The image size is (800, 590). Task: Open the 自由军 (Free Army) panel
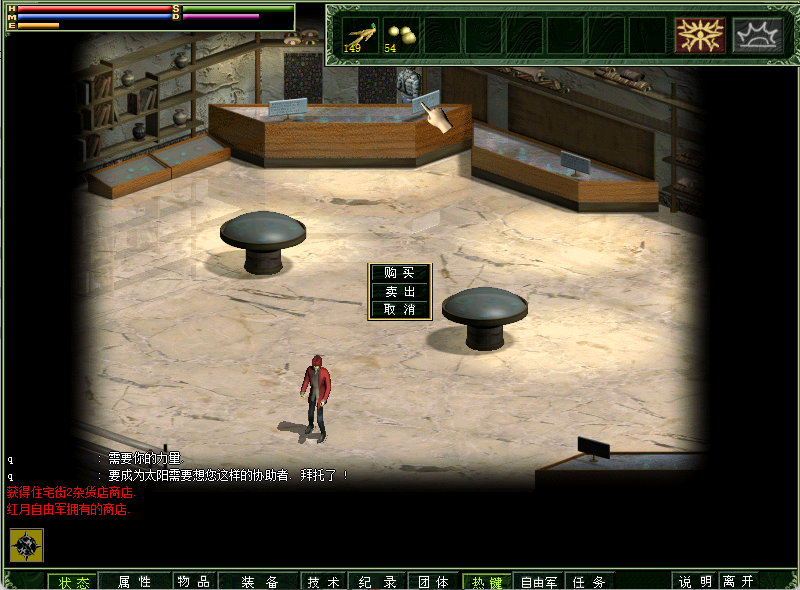[539, 582]
